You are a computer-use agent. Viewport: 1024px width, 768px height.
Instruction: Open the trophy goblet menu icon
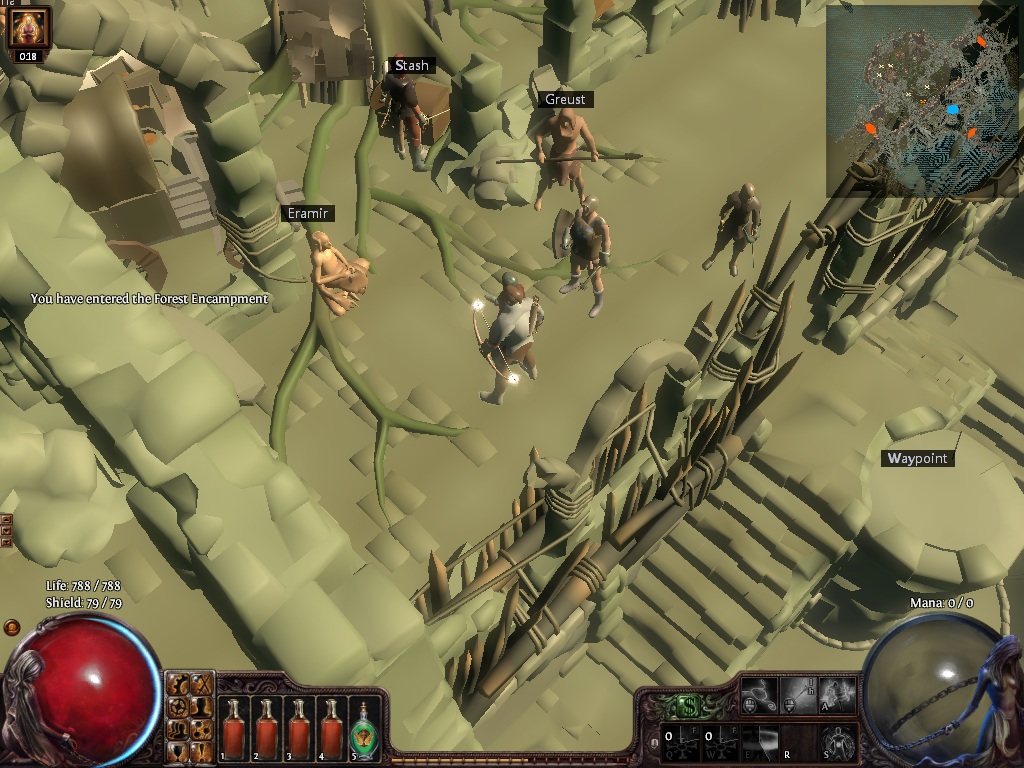(179, 748)
